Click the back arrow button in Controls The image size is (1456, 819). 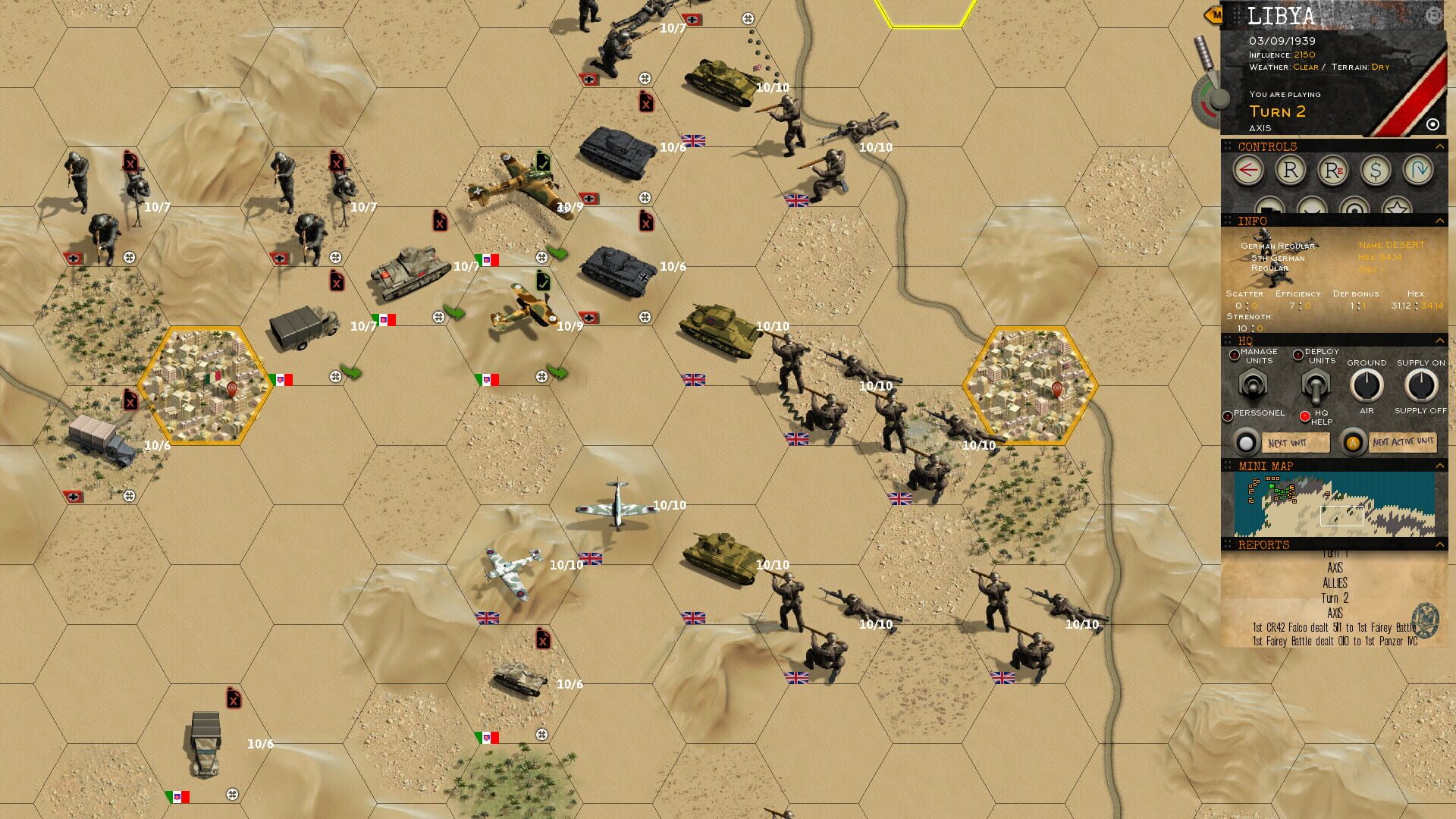pos(1249,170)
